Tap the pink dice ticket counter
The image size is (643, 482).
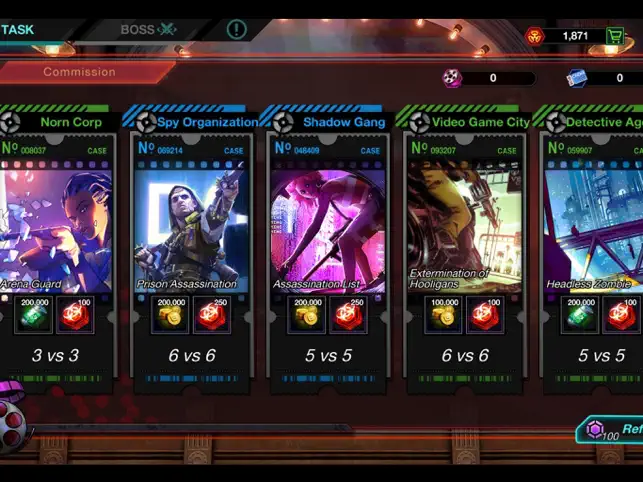(453, 78)
